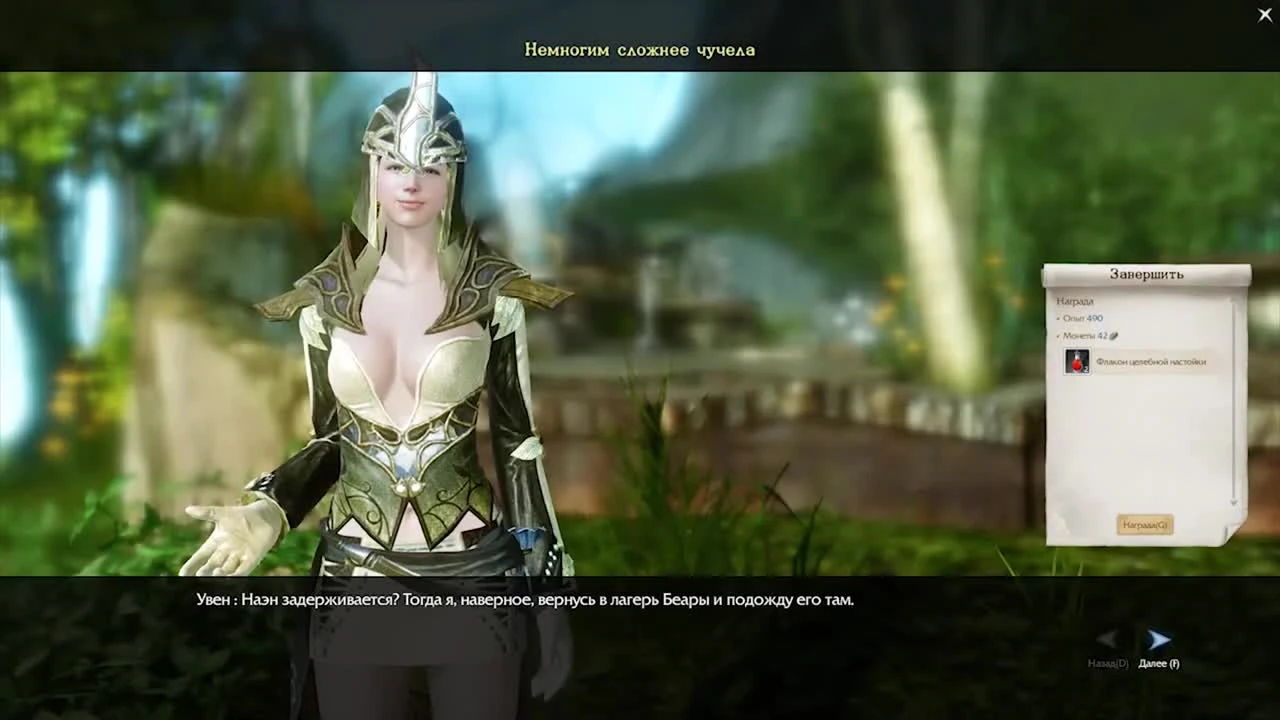The image size is (1280, 720).
Task: Select the Флакон целебной настойки item name
Action: (1150, 361)
